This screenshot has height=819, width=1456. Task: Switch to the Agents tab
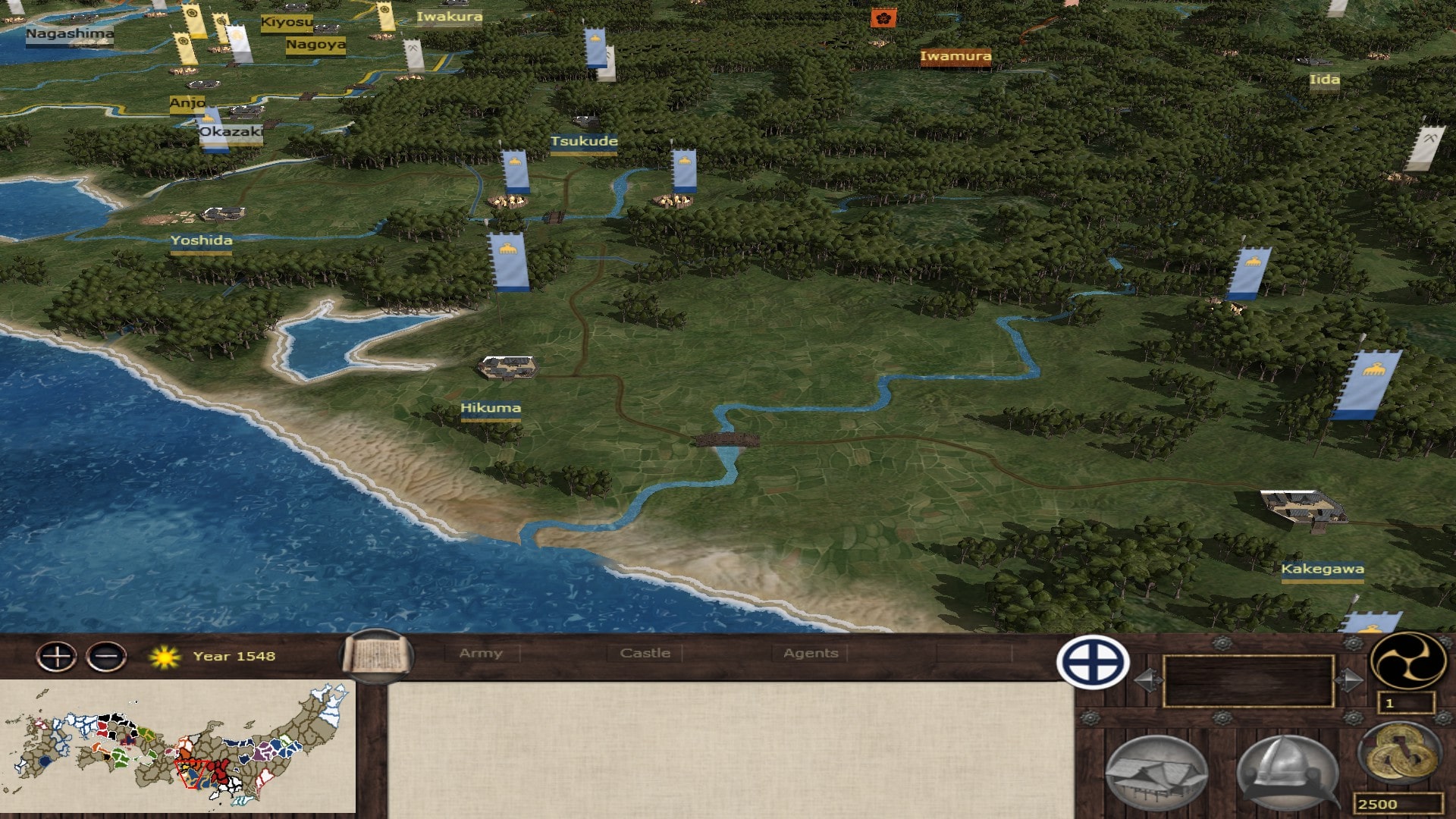(x=811, y=653)
